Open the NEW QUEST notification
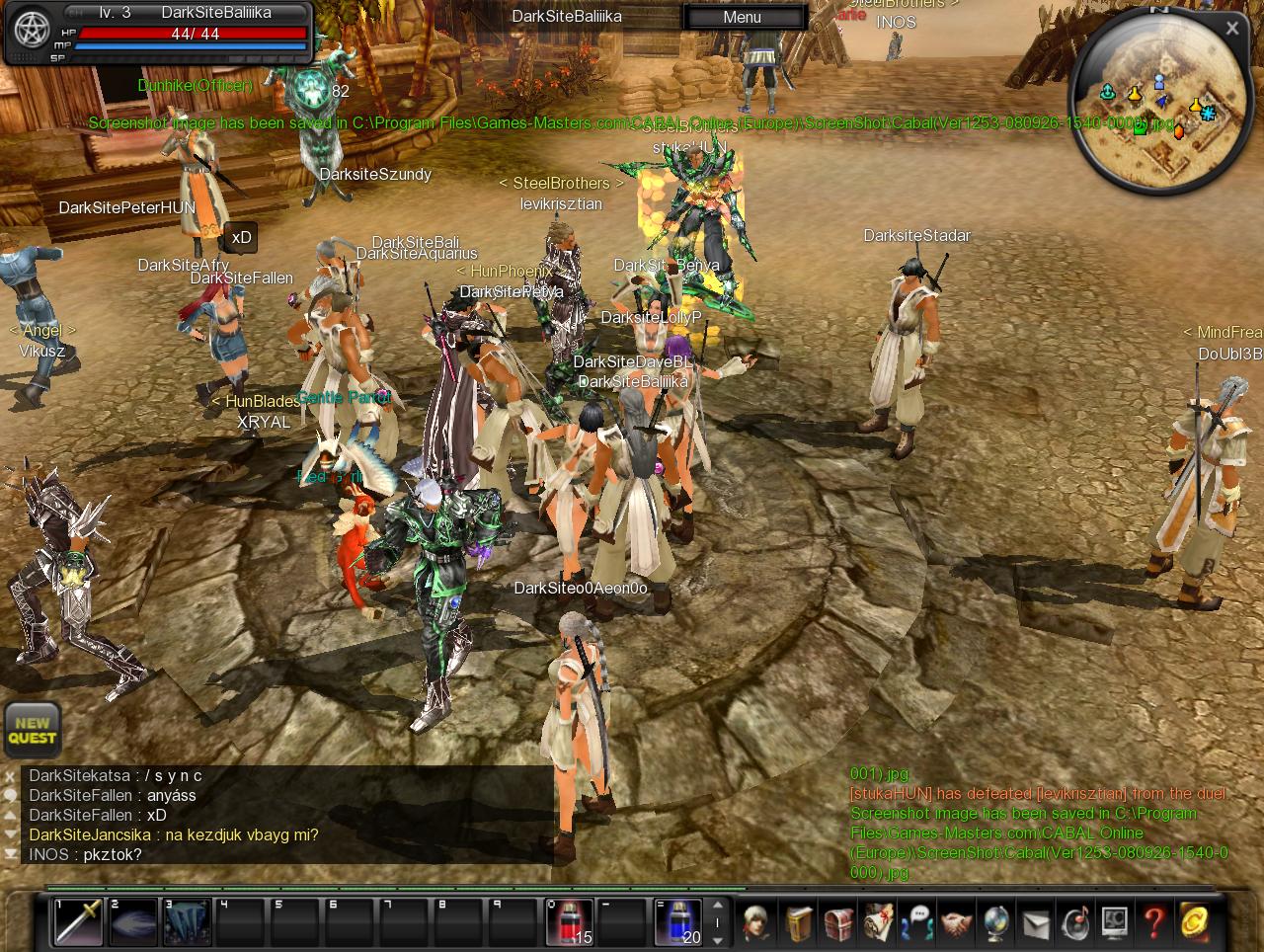This screenshot has height=952, width=1264. tap(33, 731)
